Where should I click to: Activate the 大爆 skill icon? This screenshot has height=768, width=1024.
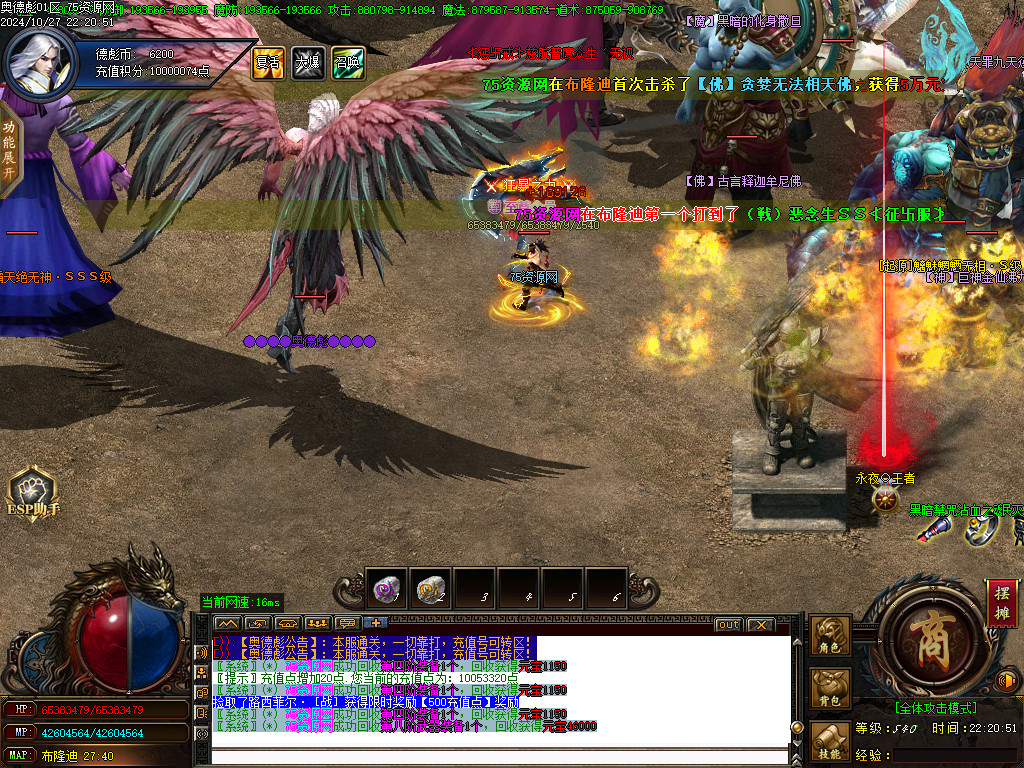point(307,63)
